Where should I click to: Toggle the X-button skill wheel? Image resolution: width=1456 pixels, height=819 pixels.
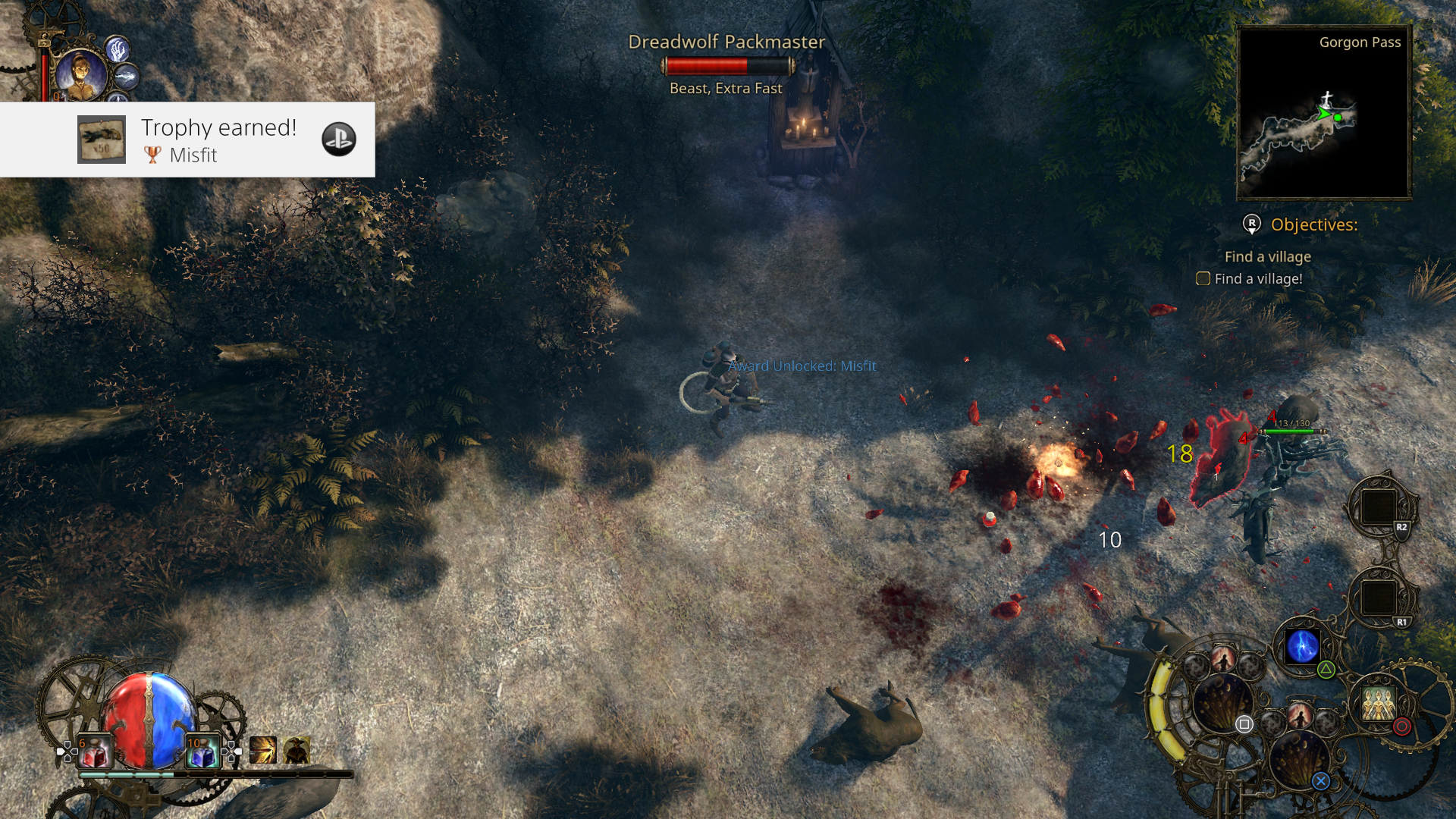(x=1322, y=781)
